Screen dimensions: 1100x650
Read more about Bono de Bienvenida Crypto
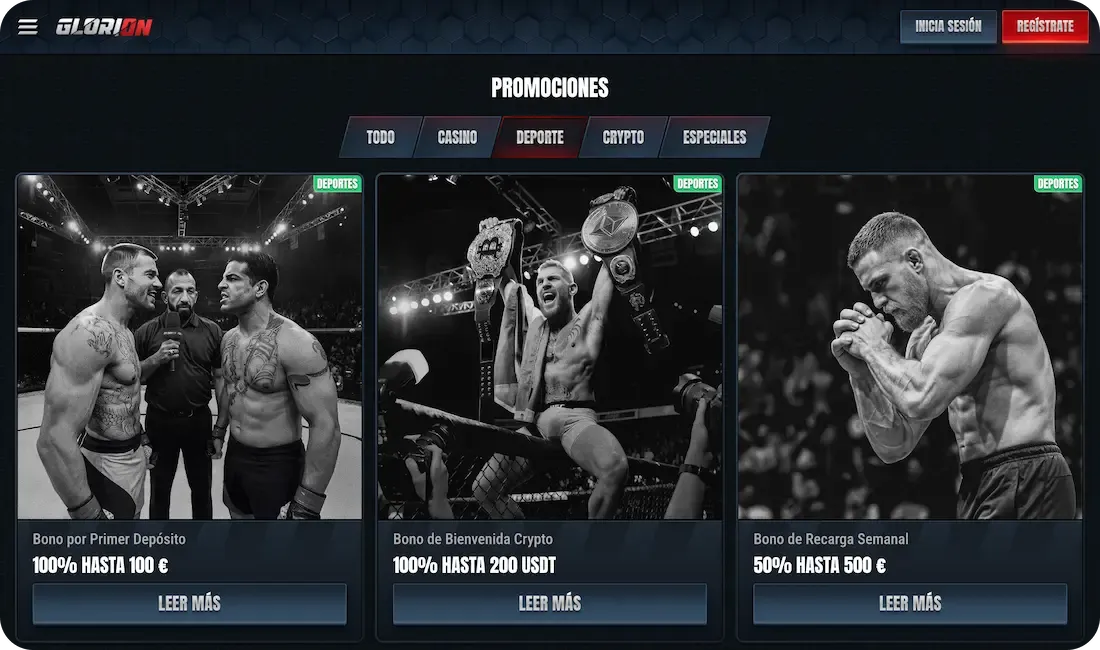pyautogui.click(x=550, y=604)
